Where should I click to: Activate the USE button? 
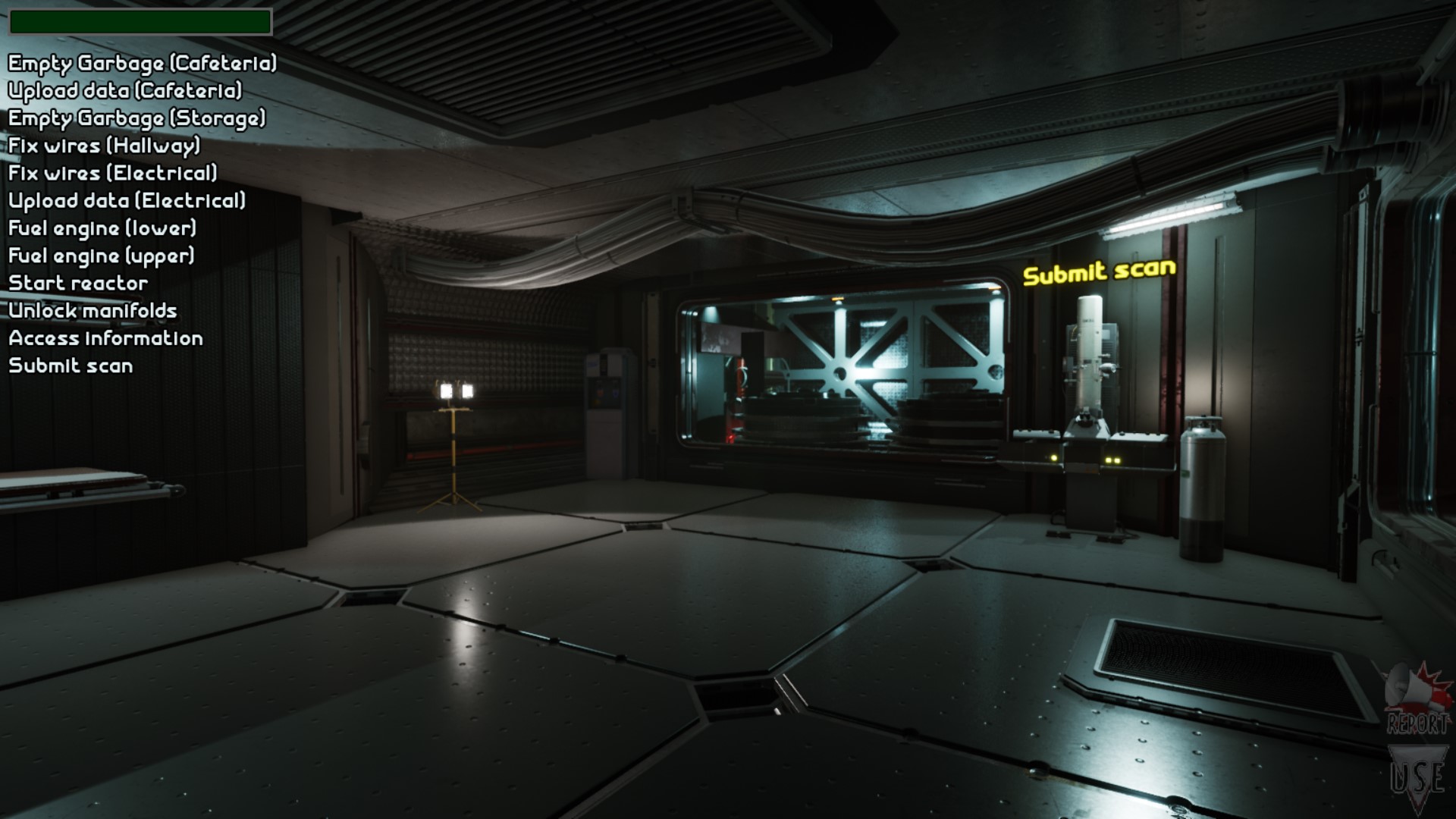(1417, 777)
